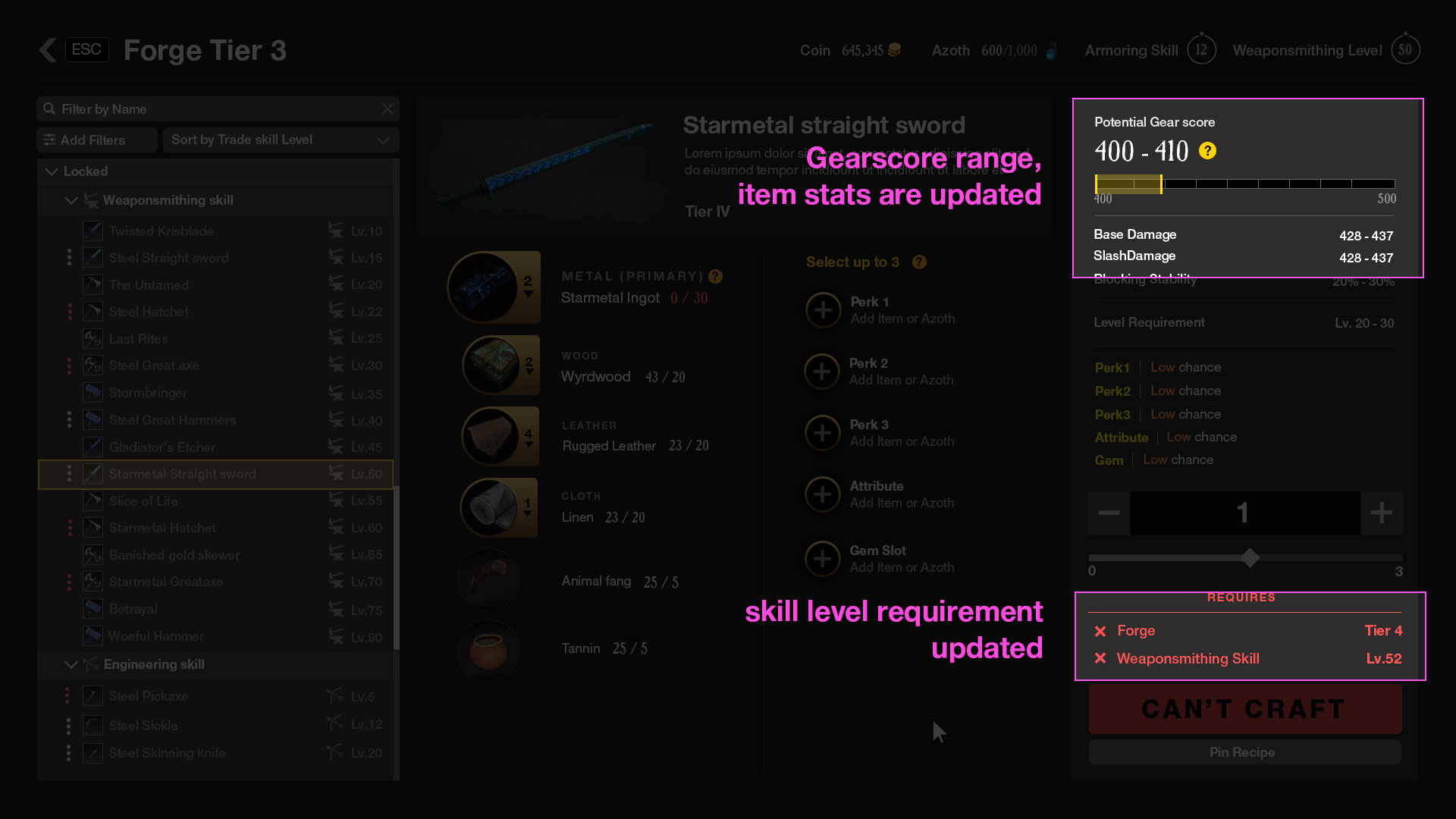Image resolution: width=1456 pixels, height=819 pixels.
Task: Collapse the Weaponsmithing skill category
Action: click(71, 200)
